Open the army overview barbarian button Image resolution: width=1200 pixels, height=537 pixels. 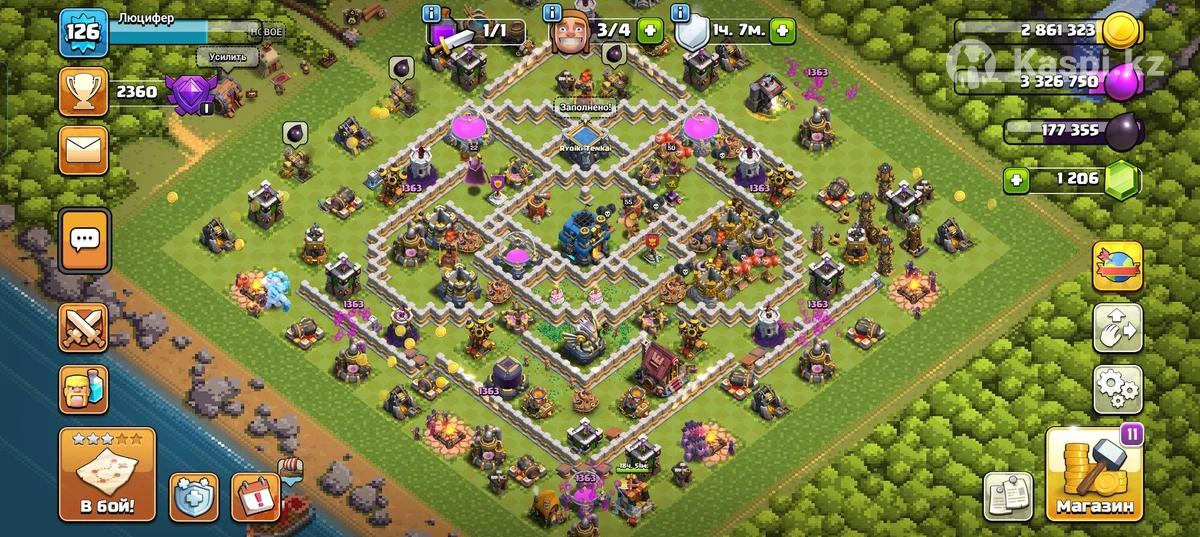pyautogui.click(x=84, y=388)
